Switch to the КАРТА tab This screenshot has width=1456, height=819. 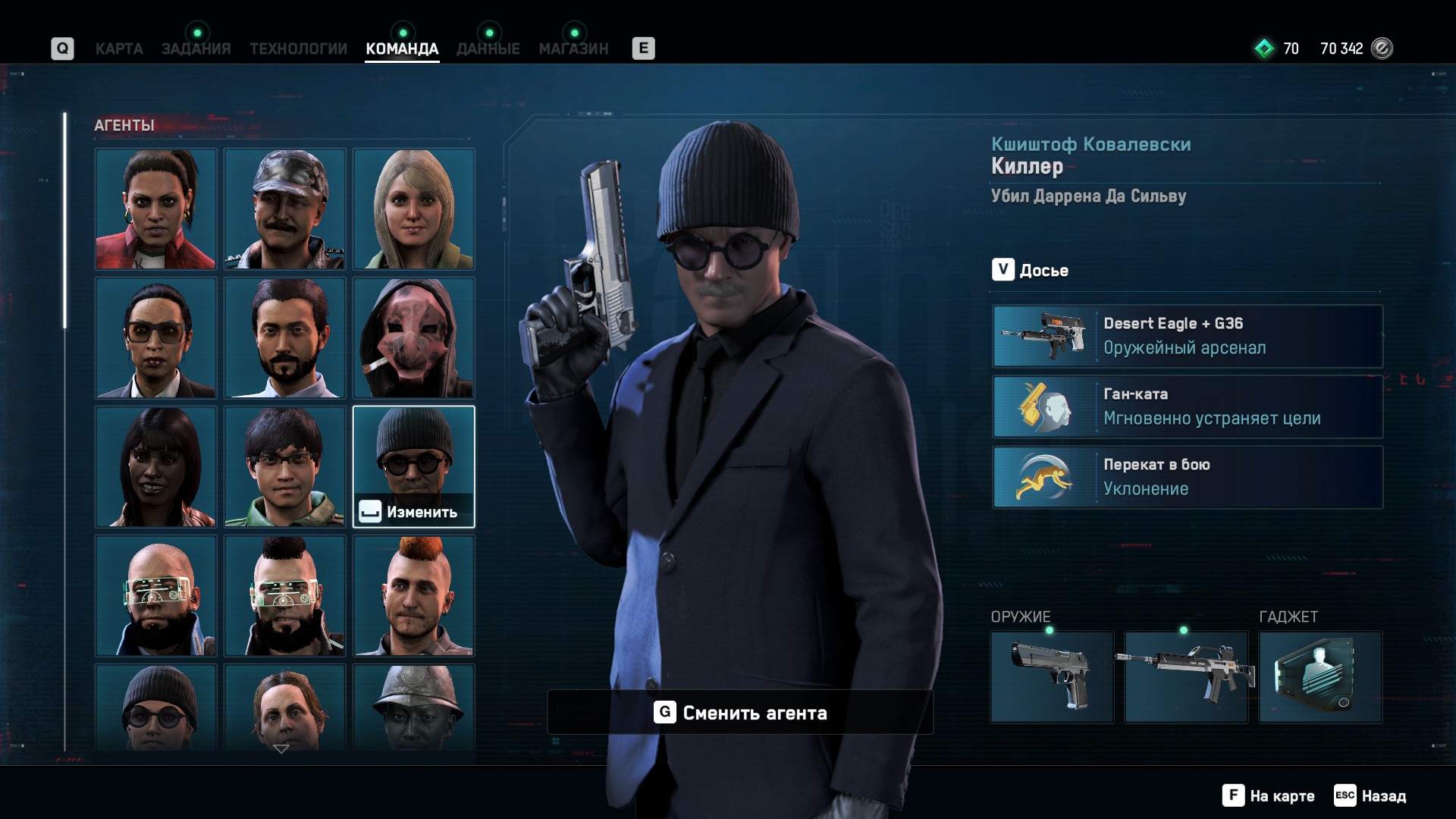(x=119, y=49)
